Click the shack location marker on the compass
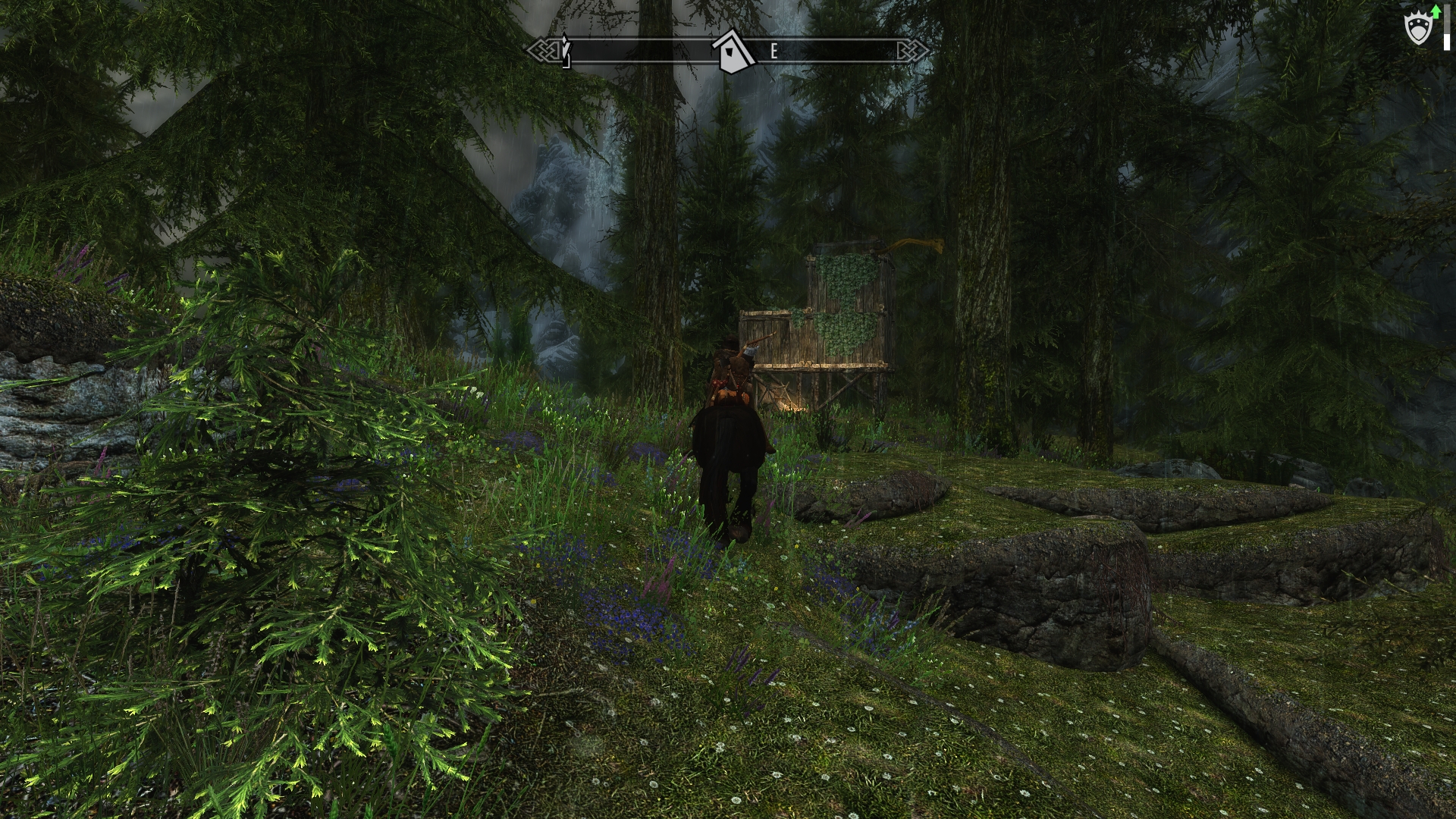1456x819 pixels. click(x=733, y=52)
